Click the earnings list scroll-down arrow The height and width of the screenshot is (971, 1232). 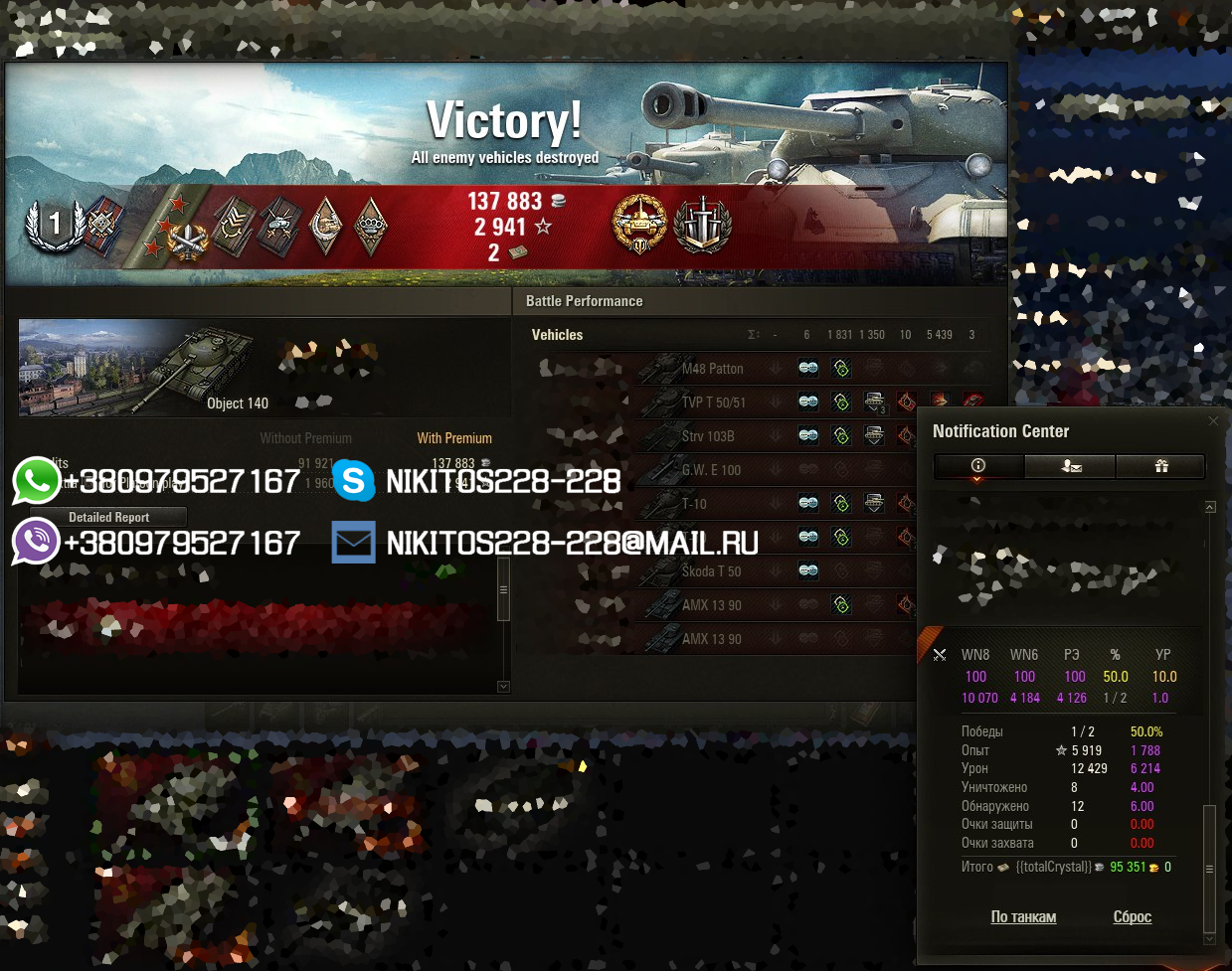[x=503, y=686]
